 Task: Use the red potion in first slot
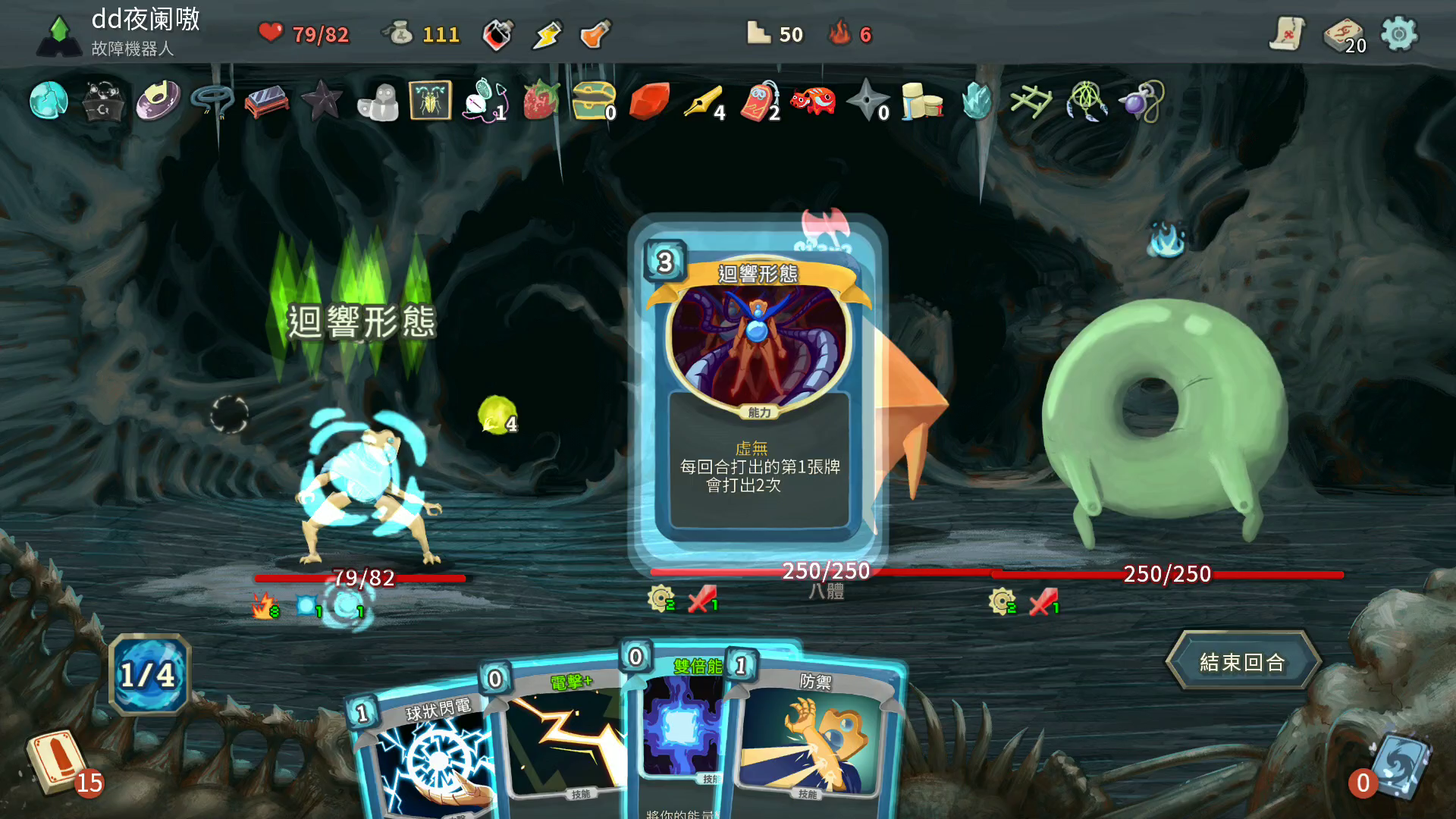(x=497, y=34)
